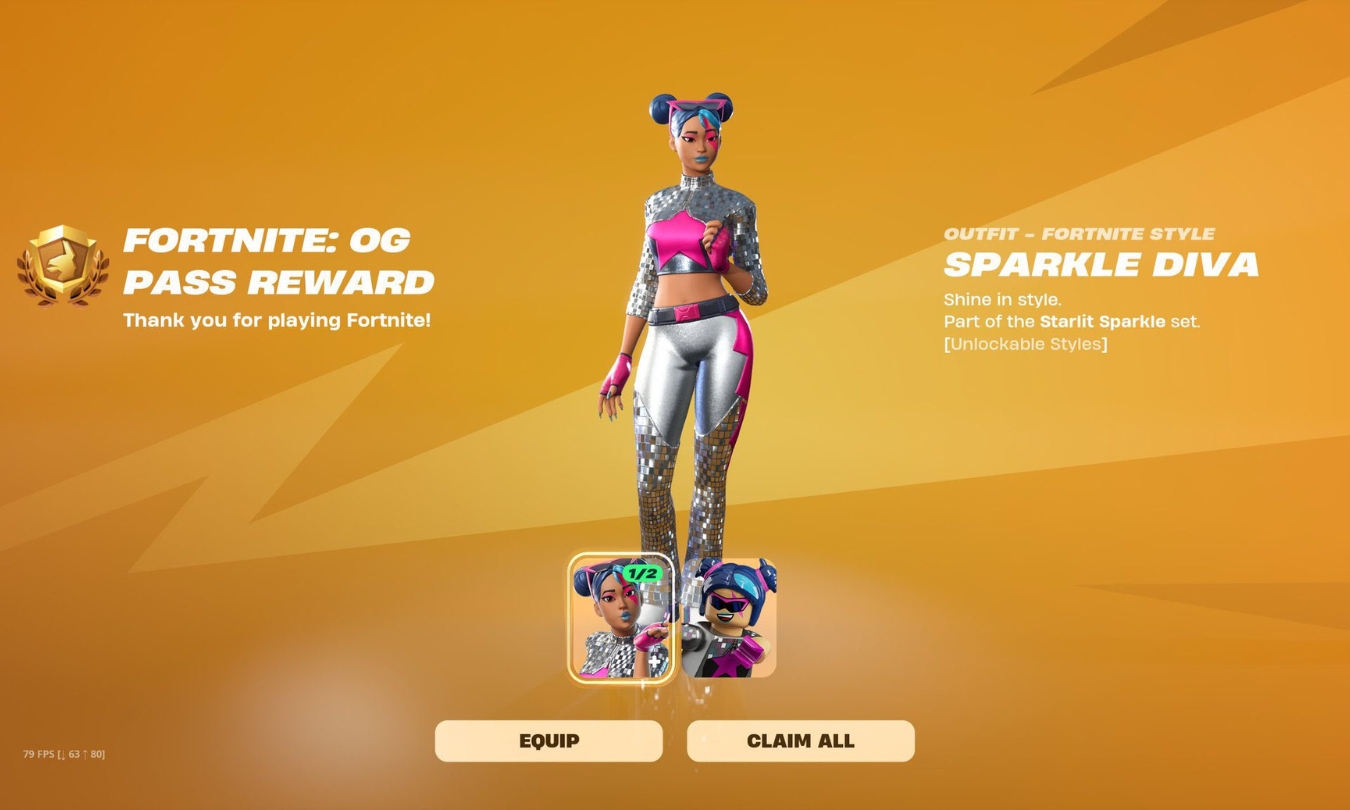This screenshot has width=1350, height=810.
Task: Equip the Sparkle Diva outfit
Action: pos(548,741)
